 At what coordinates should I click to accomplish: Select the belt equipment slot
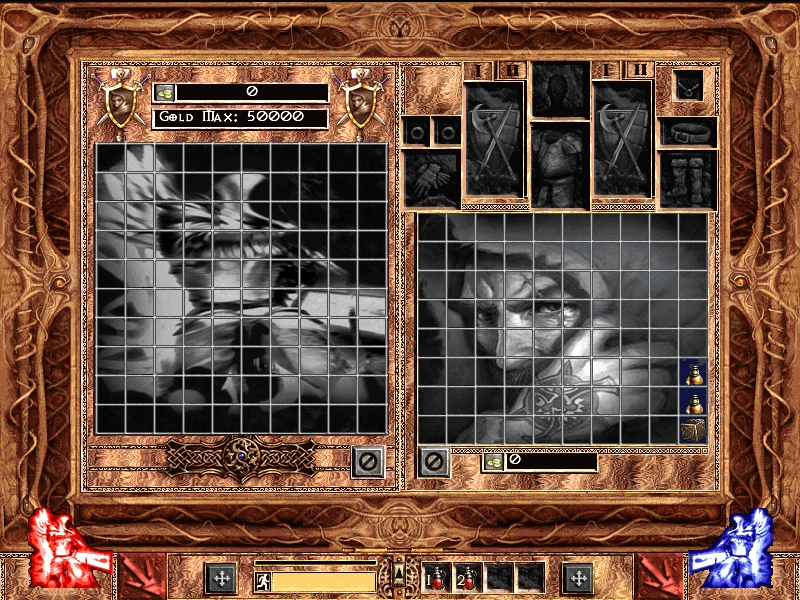[x=688, y=132]
